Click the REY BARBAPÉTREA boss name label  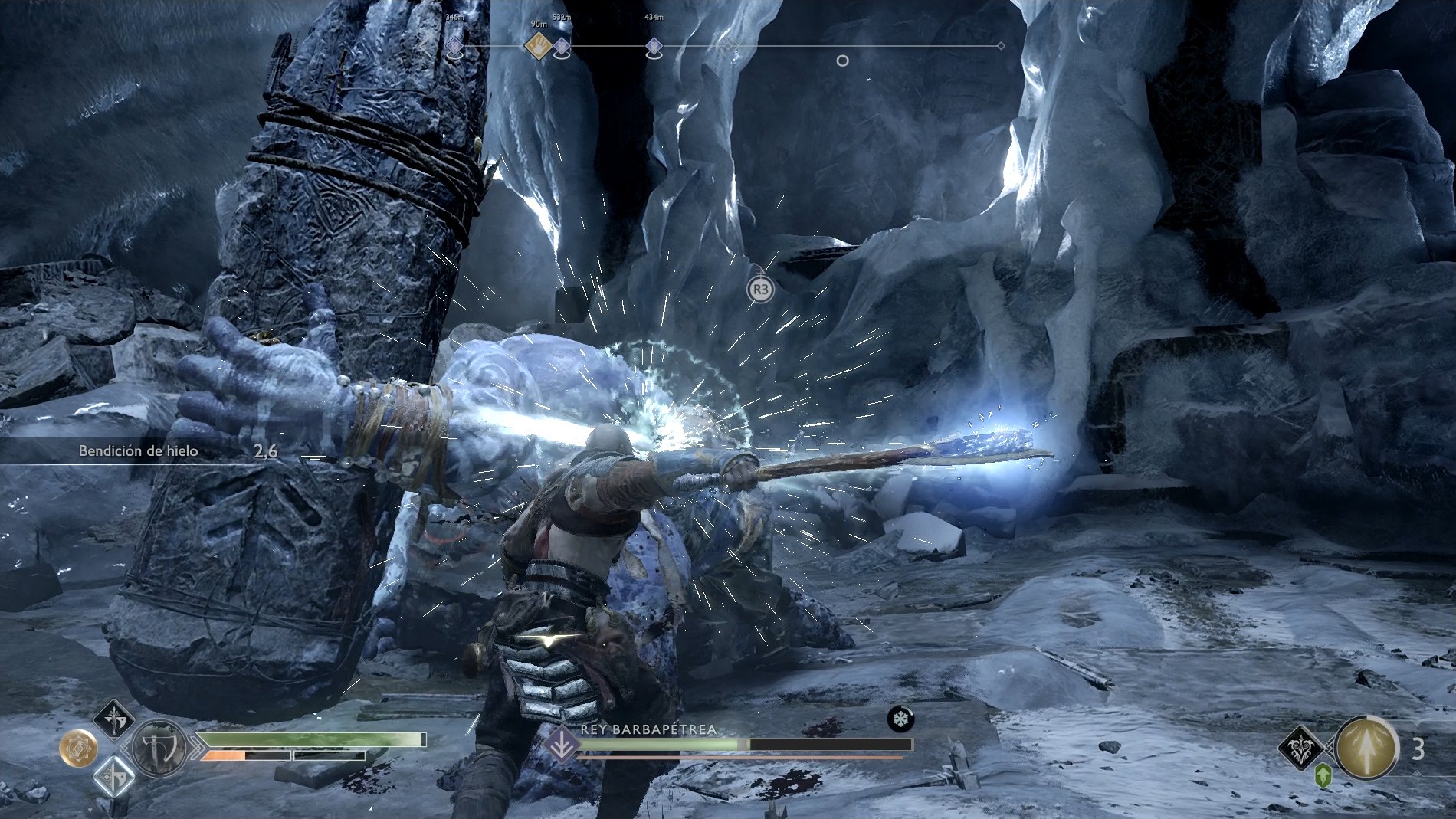(648, 730)
